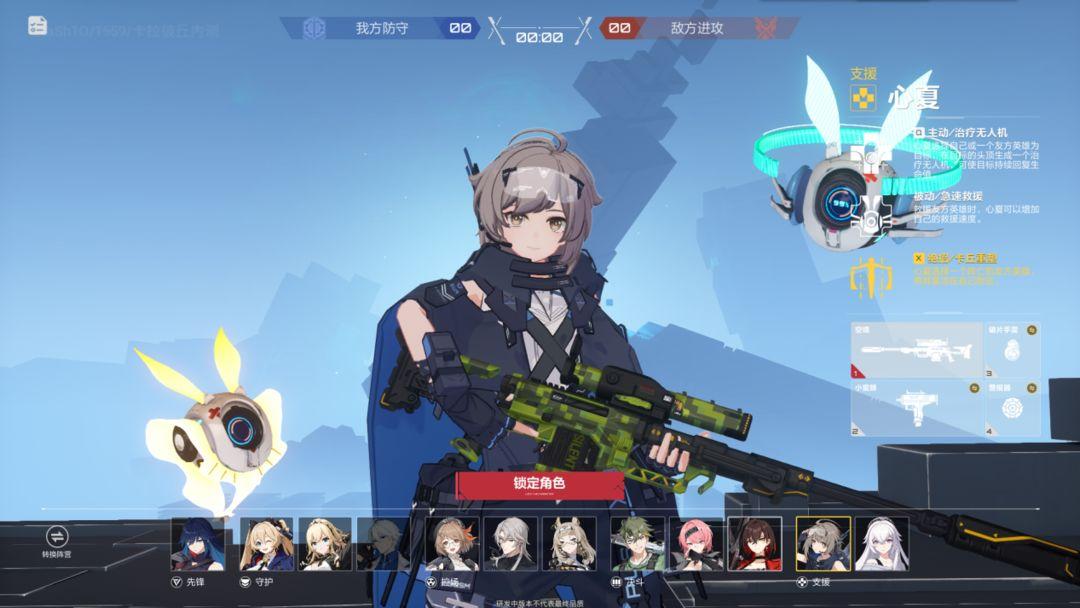This screenshot has width=1080, height=608.
Task: Open the task list icon at top-left
Action: click(37, 26)
